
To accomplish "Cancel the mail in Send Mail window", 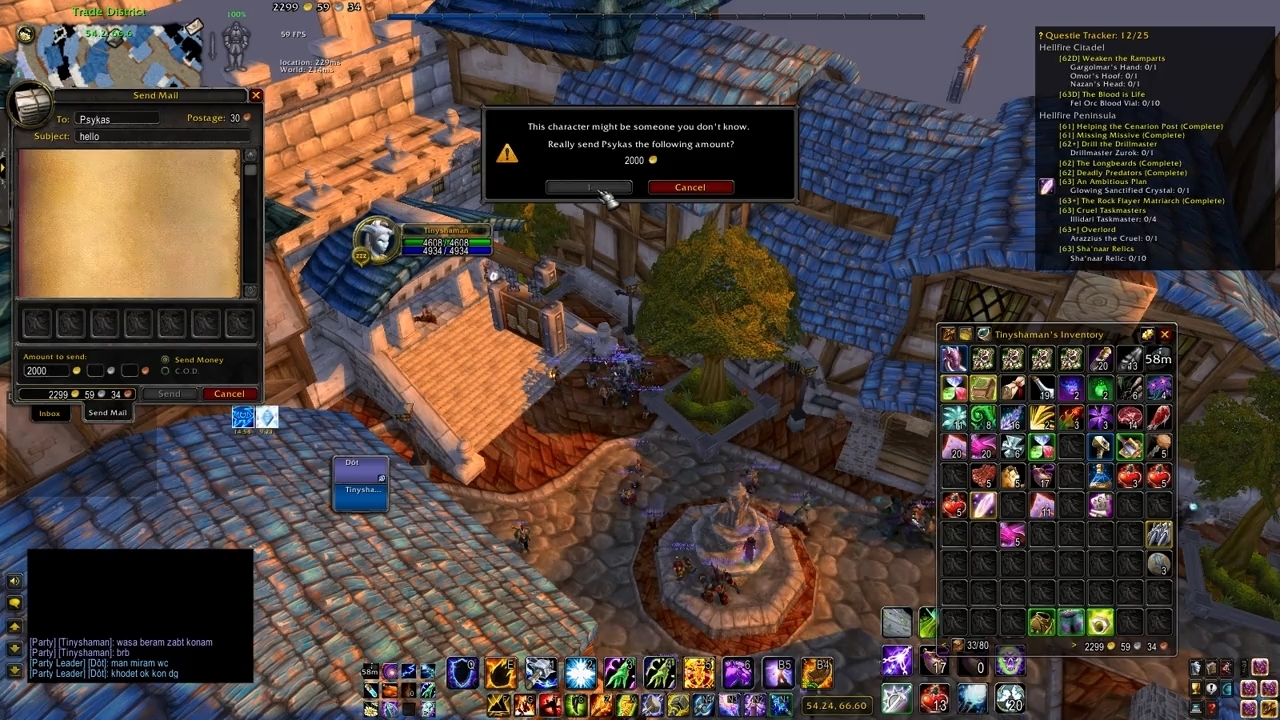I will pyautogui.click(x=229, y=394).
